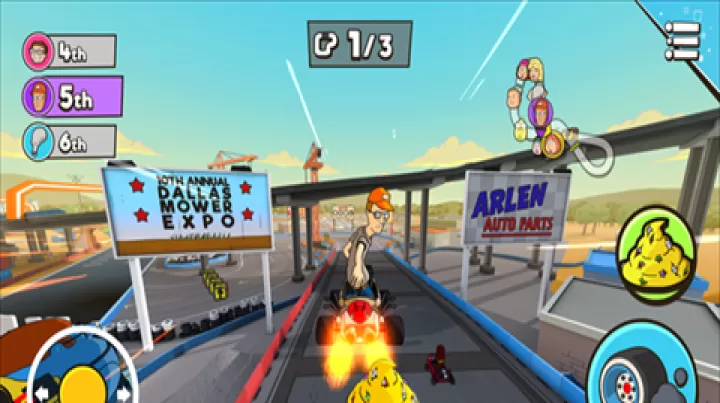Select the highlighted 5th place racer entry
720x403 pixels.
pos(72,97)
